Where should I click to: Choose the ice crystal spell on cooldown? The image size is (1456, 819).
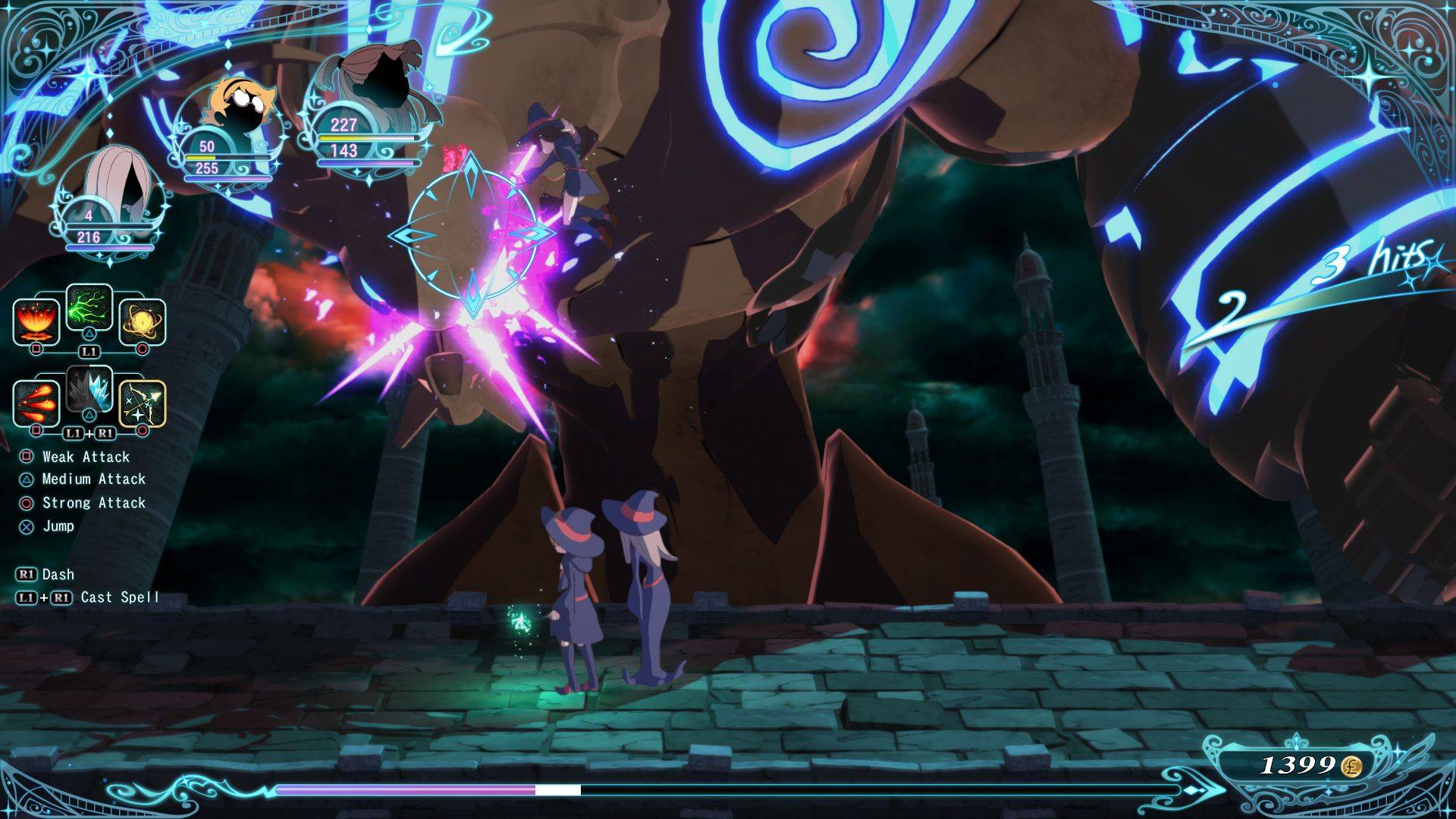89,390
